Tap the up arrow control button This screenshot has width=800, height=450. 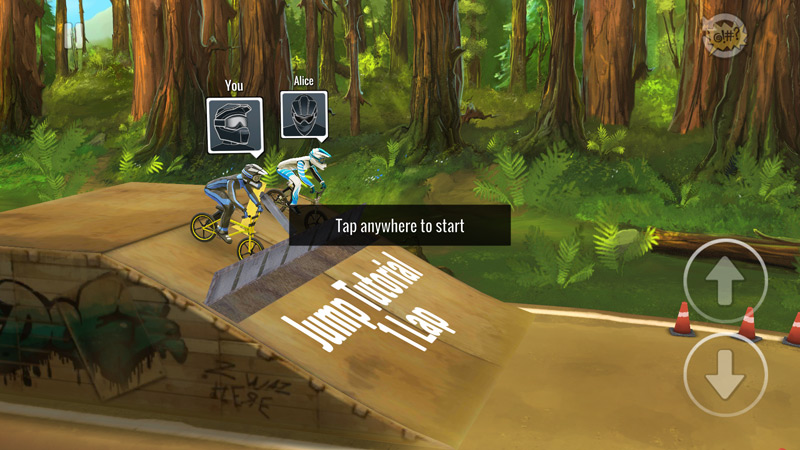coord(725,281)
